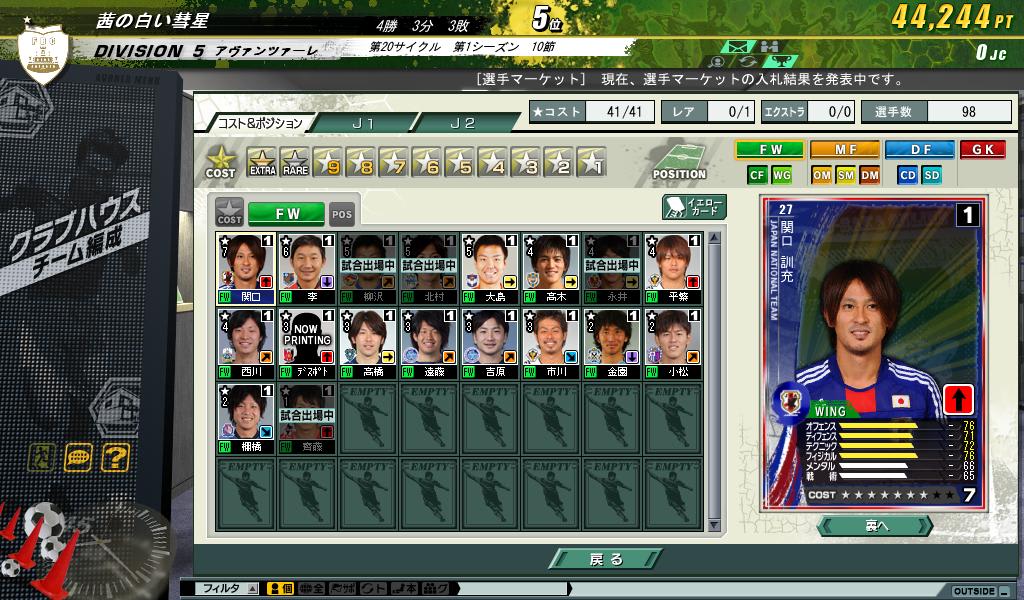Select the MF position filter
1024x600 pixels.
[x=844, y=150]
